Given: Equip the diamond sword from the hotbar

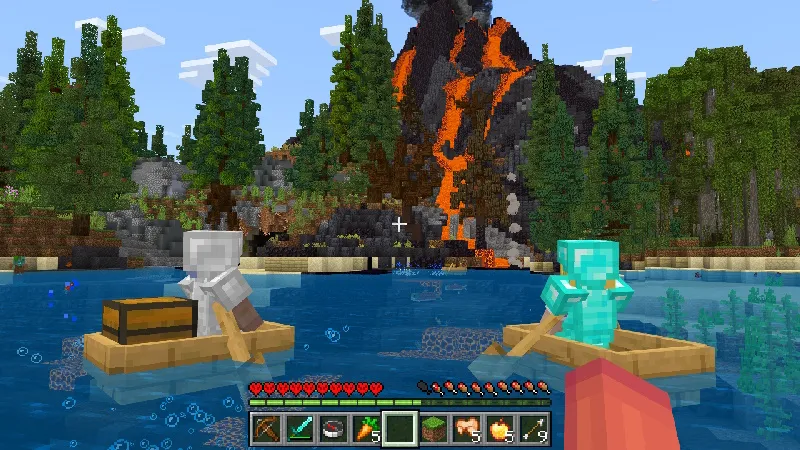Looking at the screenshot, I should coord(300,429).
